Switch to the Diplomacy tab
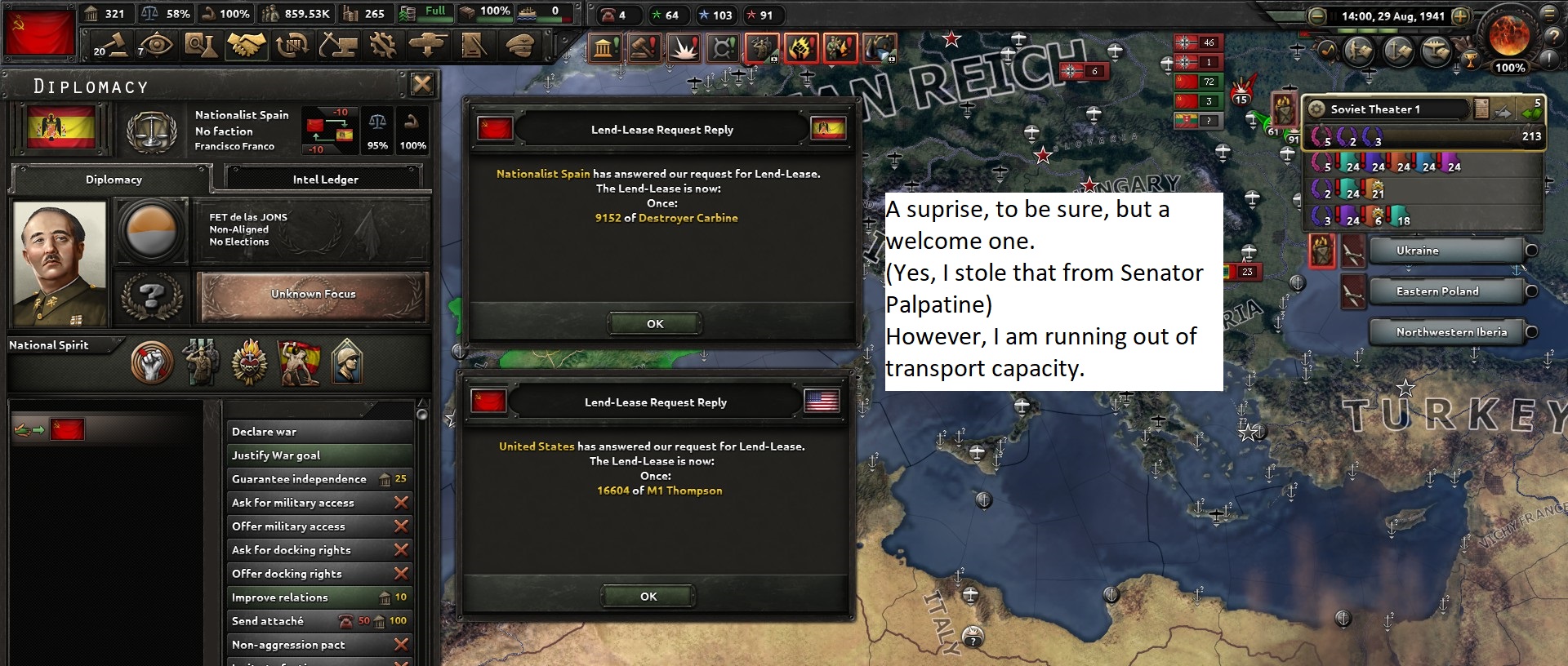 114,179
